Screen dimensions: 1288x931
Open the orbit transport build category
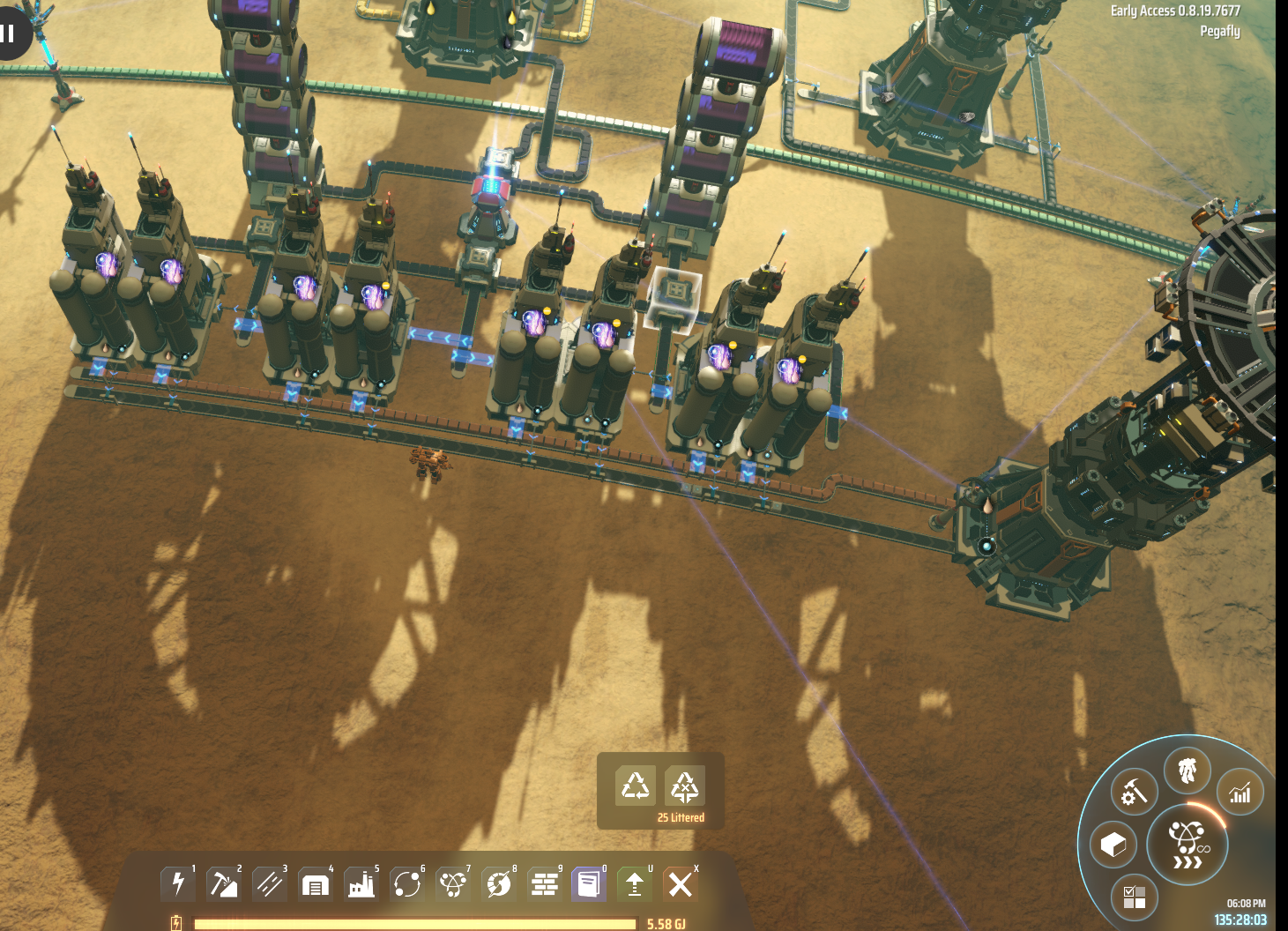[x=407, y=883]
